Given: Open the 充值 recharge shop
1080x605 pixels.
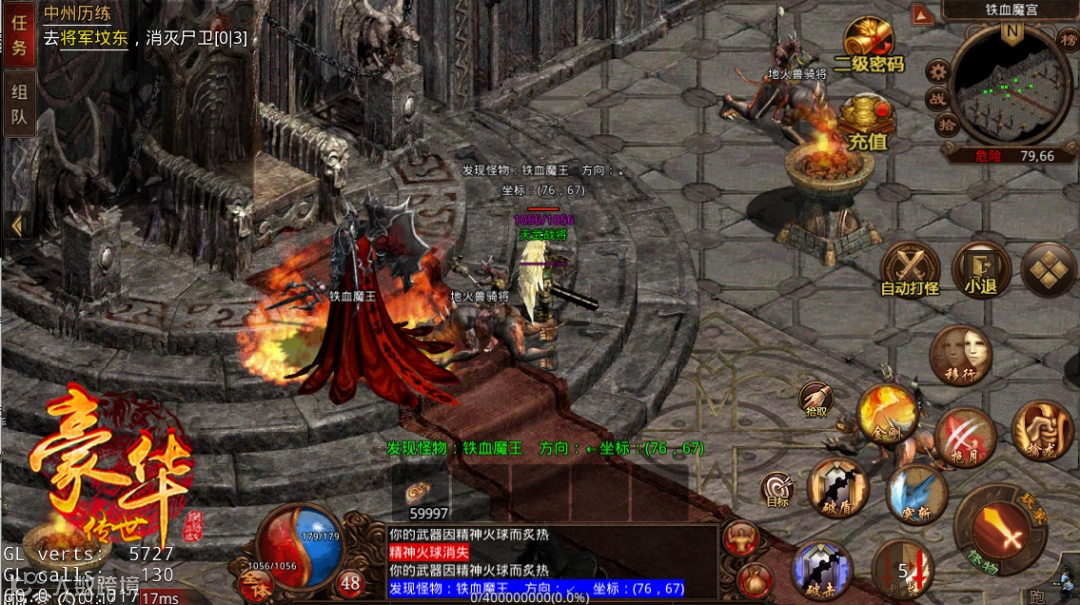Looking at the screenshot, I should pos(867,122).
